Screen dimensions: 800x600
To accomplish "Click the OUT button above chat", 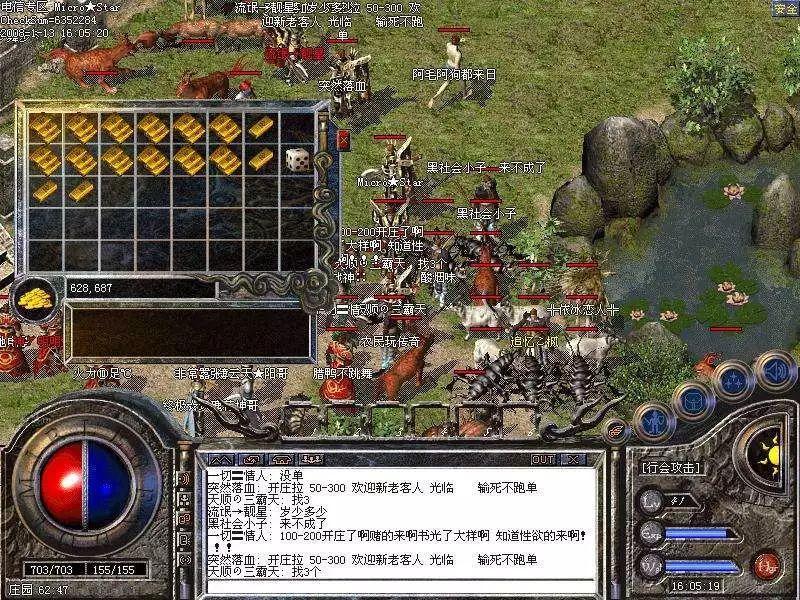I will pyautogui.click(x=543, y=460).
